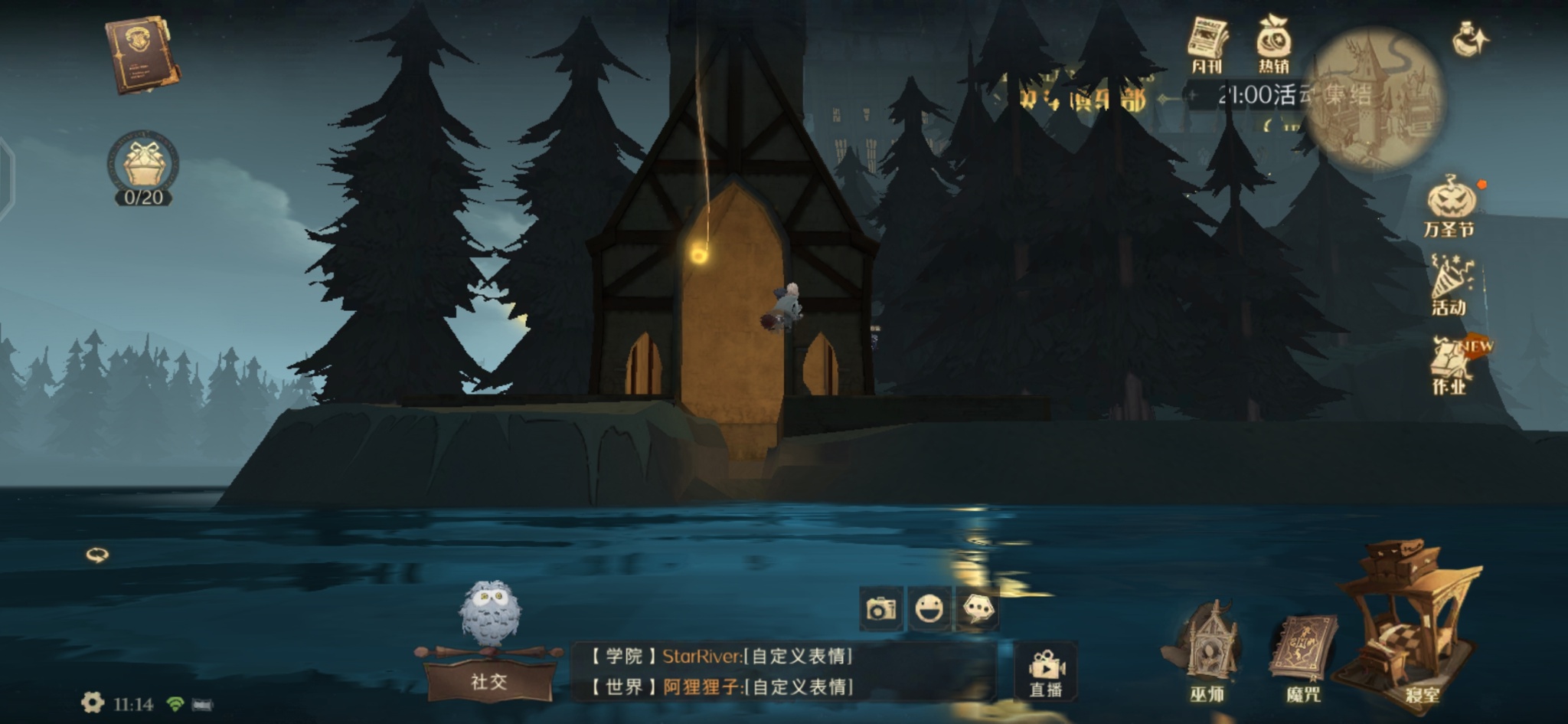This screenshot has height=724, width=1568.
Task: Open the round castle minimap
Action: pos(1373,98)
